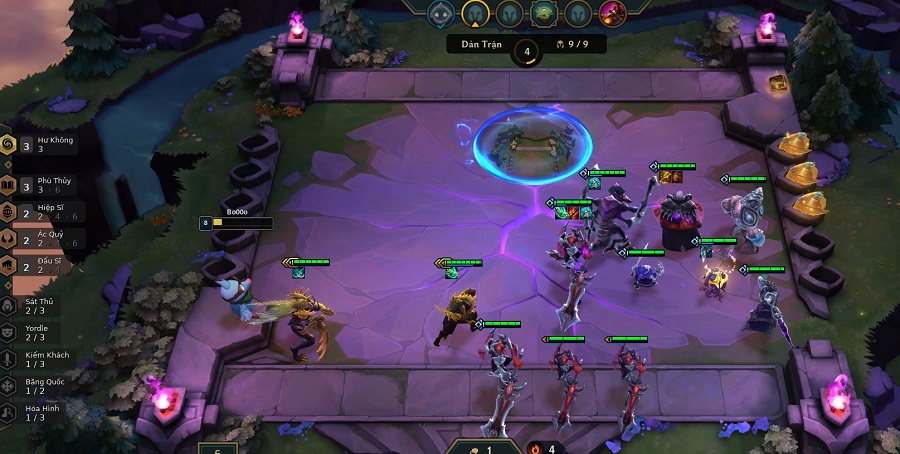Click the current round helmet icon with yellow ring
900x454 pixels.
(474, 13)
